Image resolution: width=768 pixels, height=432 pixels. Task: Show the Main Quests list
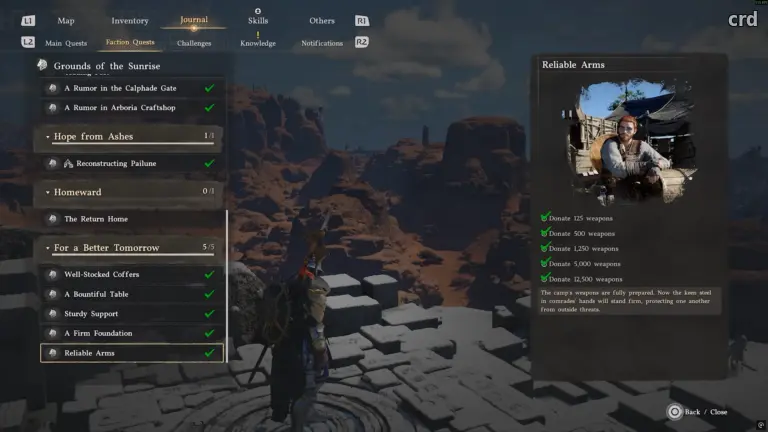(66, 43)
